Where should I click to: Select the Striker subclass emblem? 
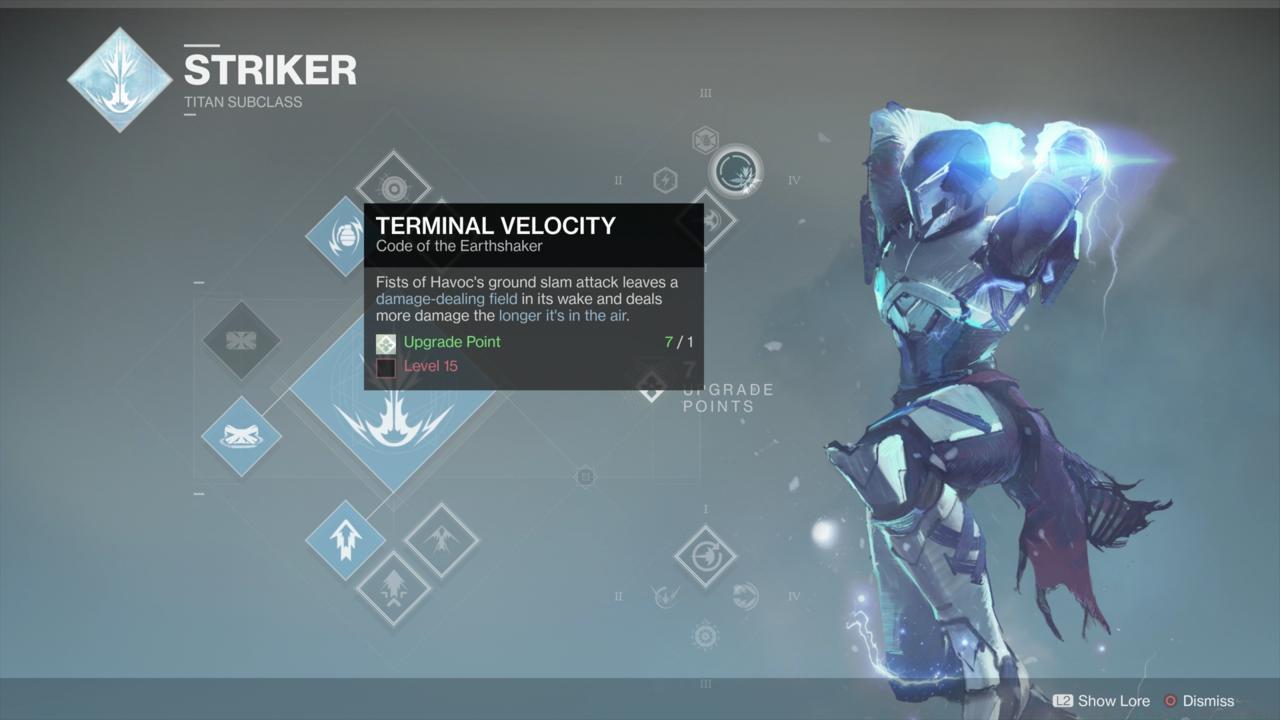tap(120, 78)
